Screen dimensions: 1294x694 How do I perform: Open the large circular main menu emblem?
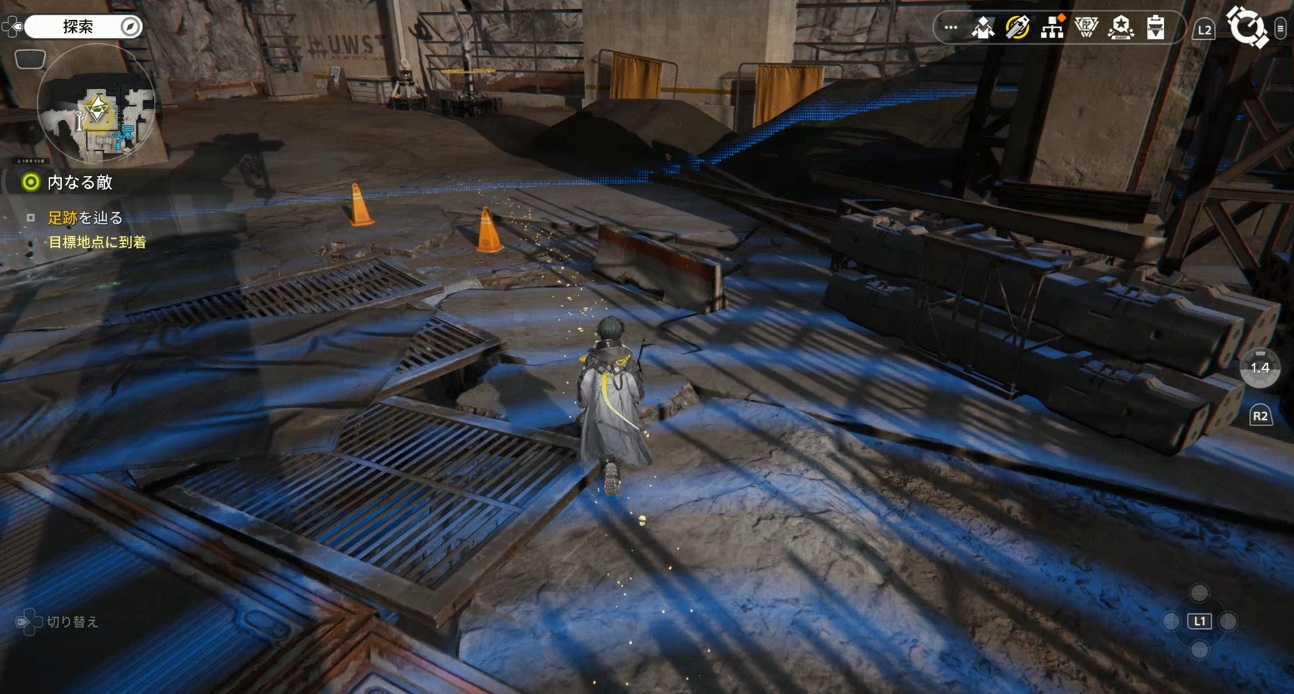pos(1247,27)
